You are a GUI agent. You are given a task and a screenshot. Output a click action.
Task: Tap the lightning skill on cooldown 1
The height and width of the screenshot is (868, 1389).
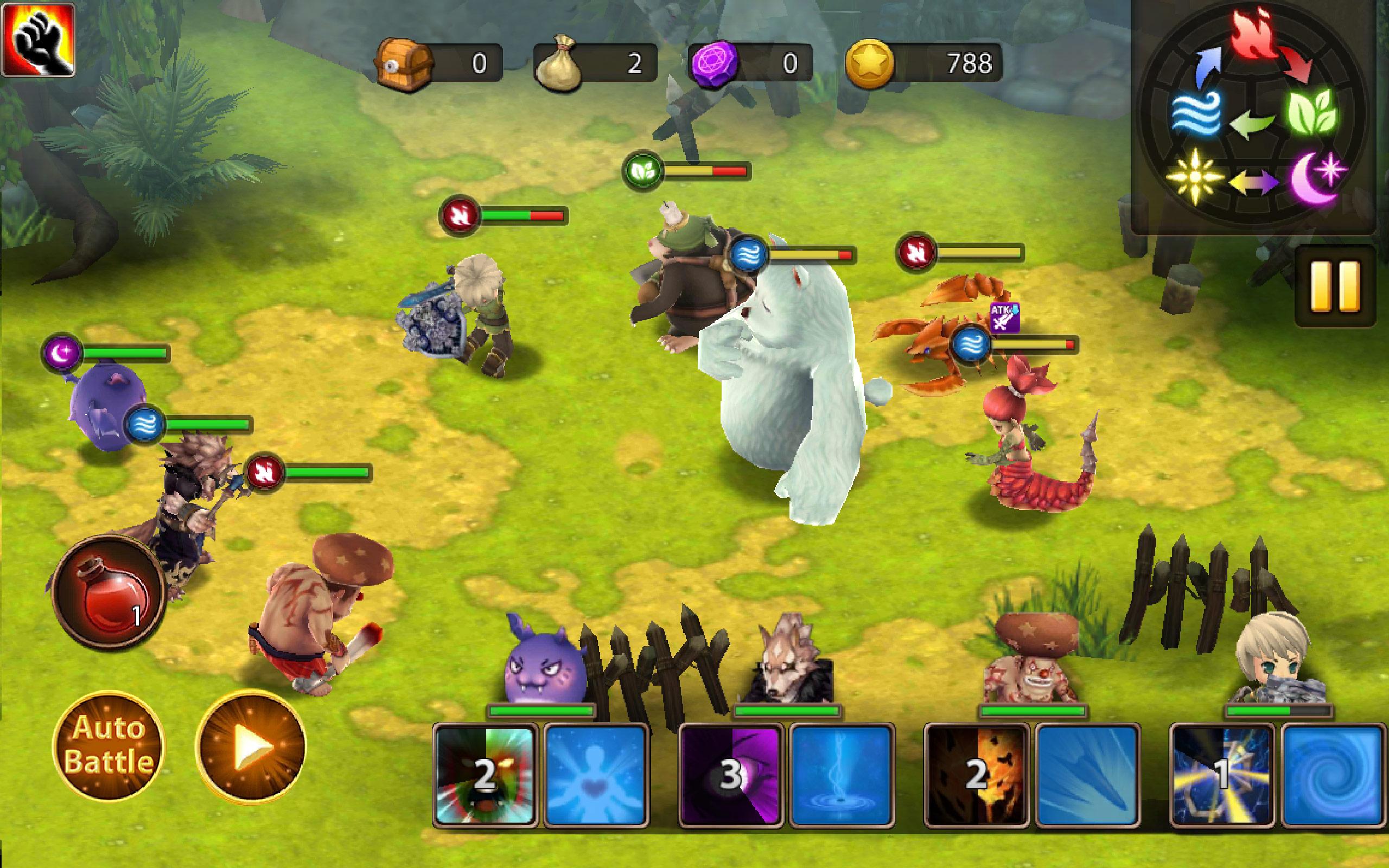[1221, 776]
